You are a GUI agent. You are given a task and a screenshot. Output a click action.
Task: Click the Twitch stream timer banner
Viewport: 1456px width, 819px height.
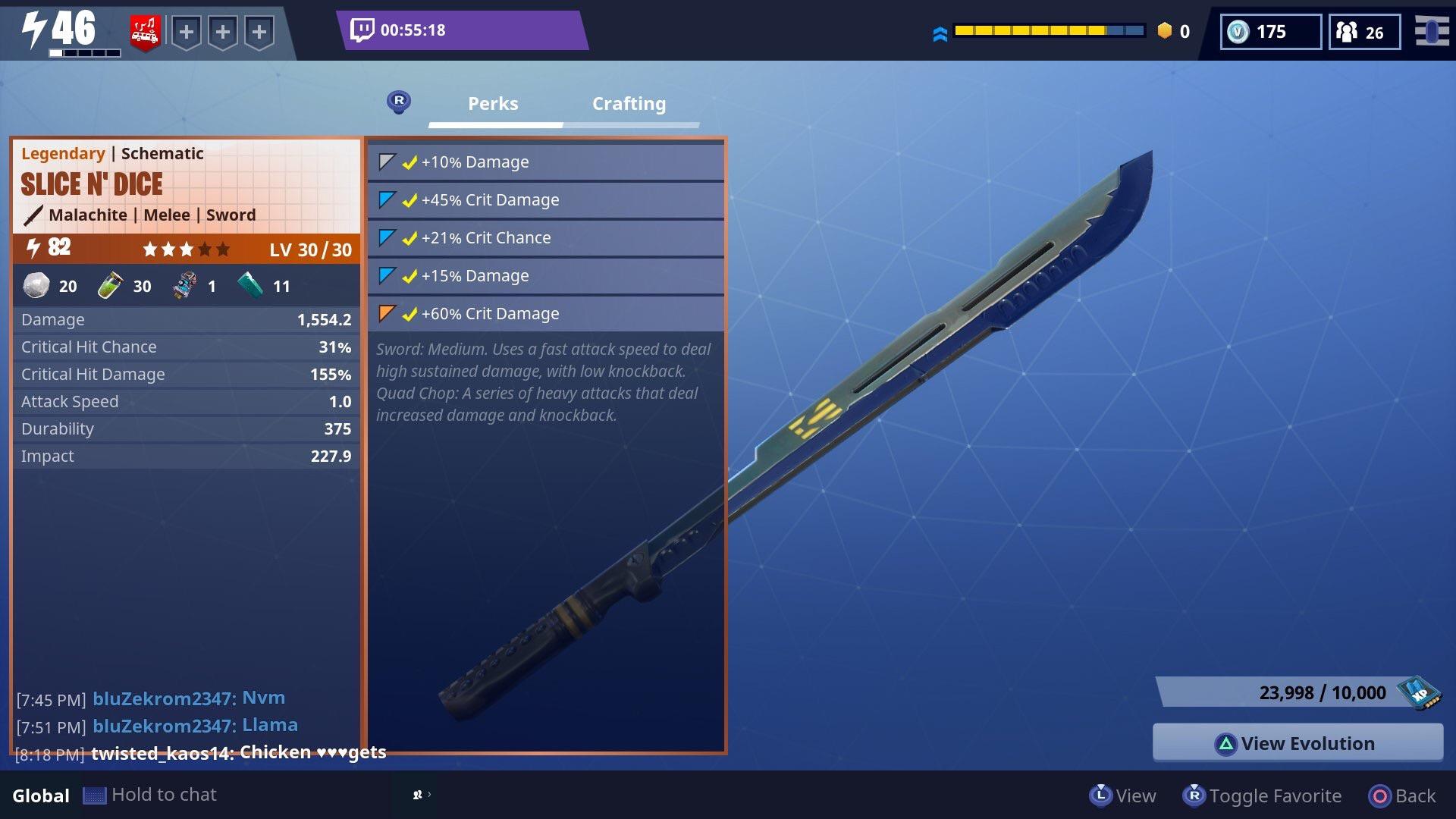[x=461, y=30]
